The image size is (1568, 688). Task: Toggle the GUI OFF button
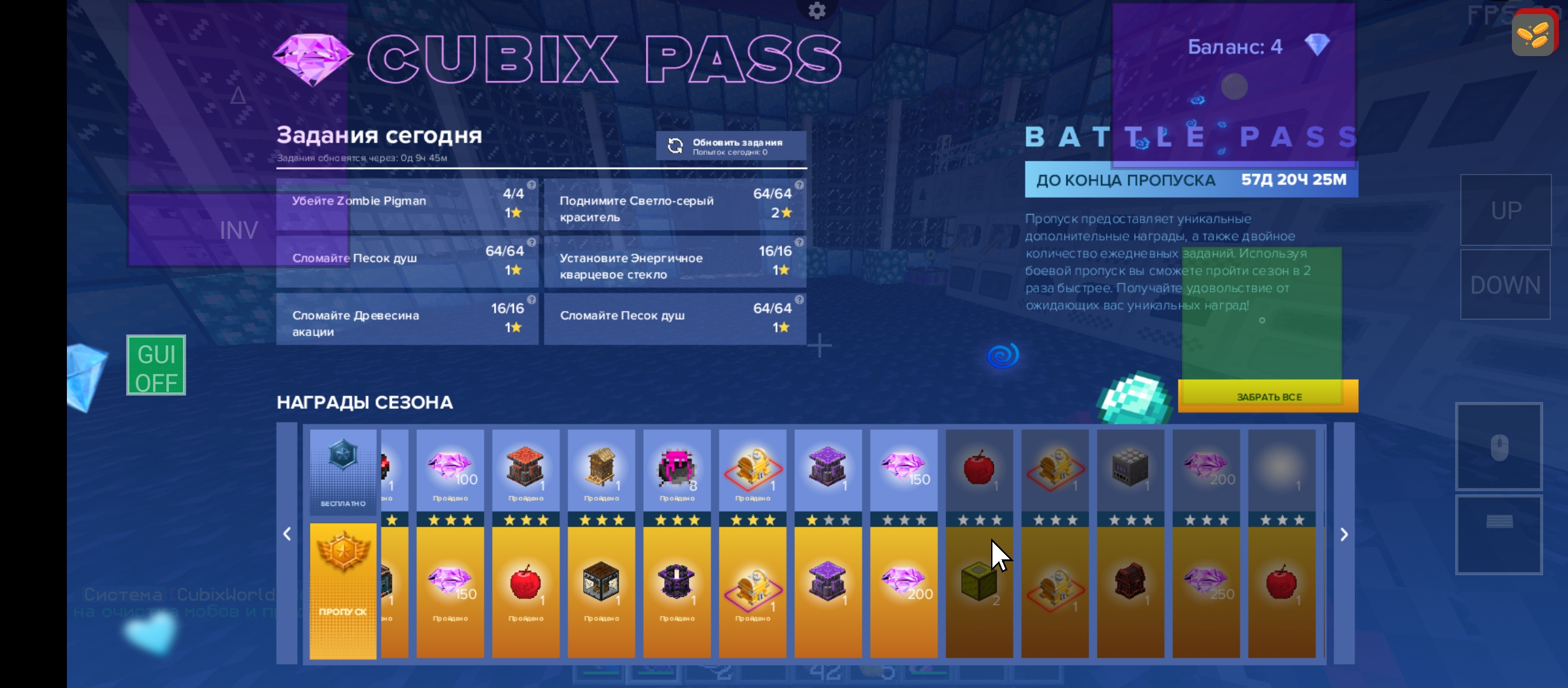(x=156, y=366)
